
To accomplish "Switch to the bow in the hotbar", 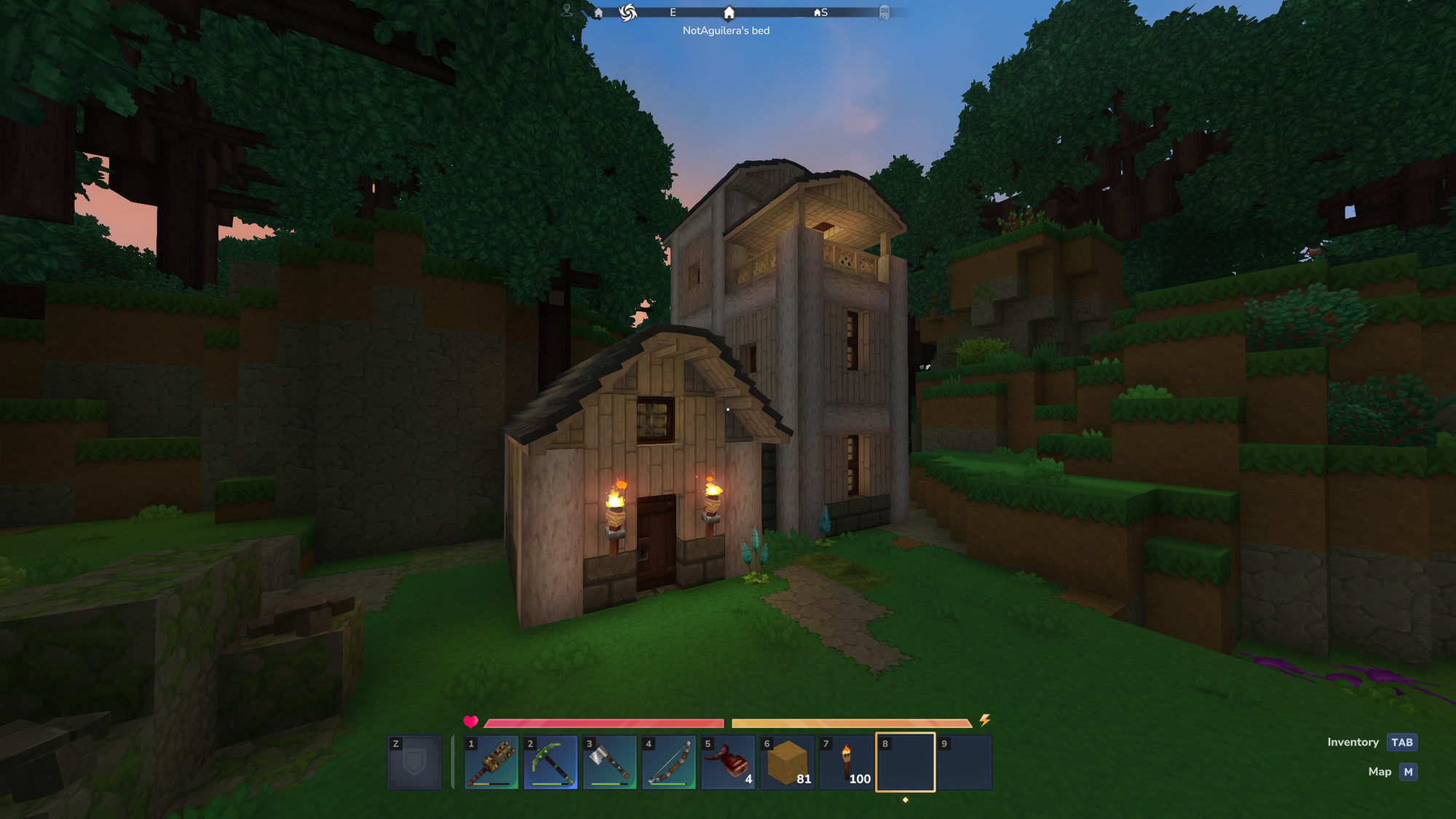I will (669, 762).
